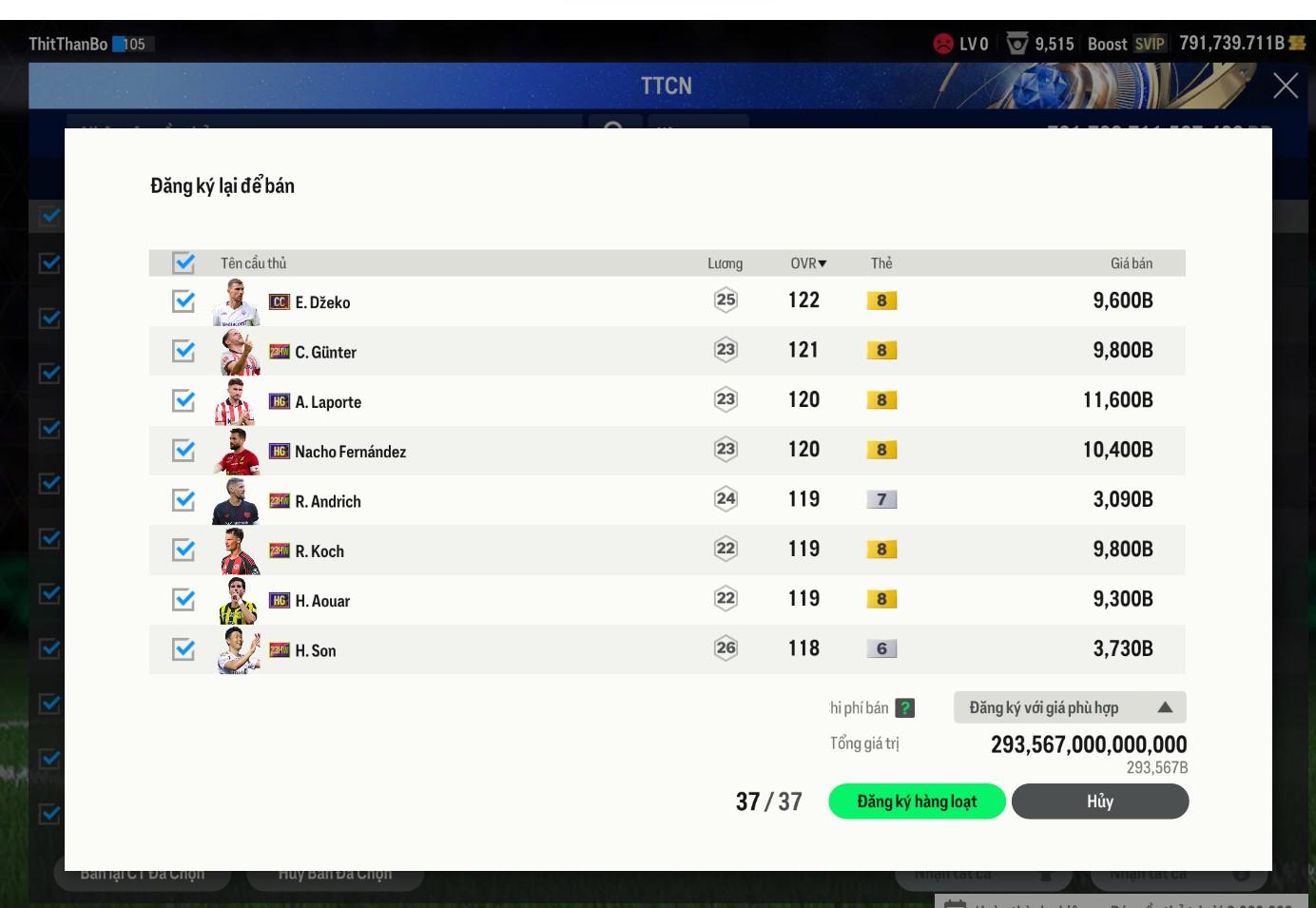
Task: Cancel with the Hủy button
Action: pos(1099,802)
